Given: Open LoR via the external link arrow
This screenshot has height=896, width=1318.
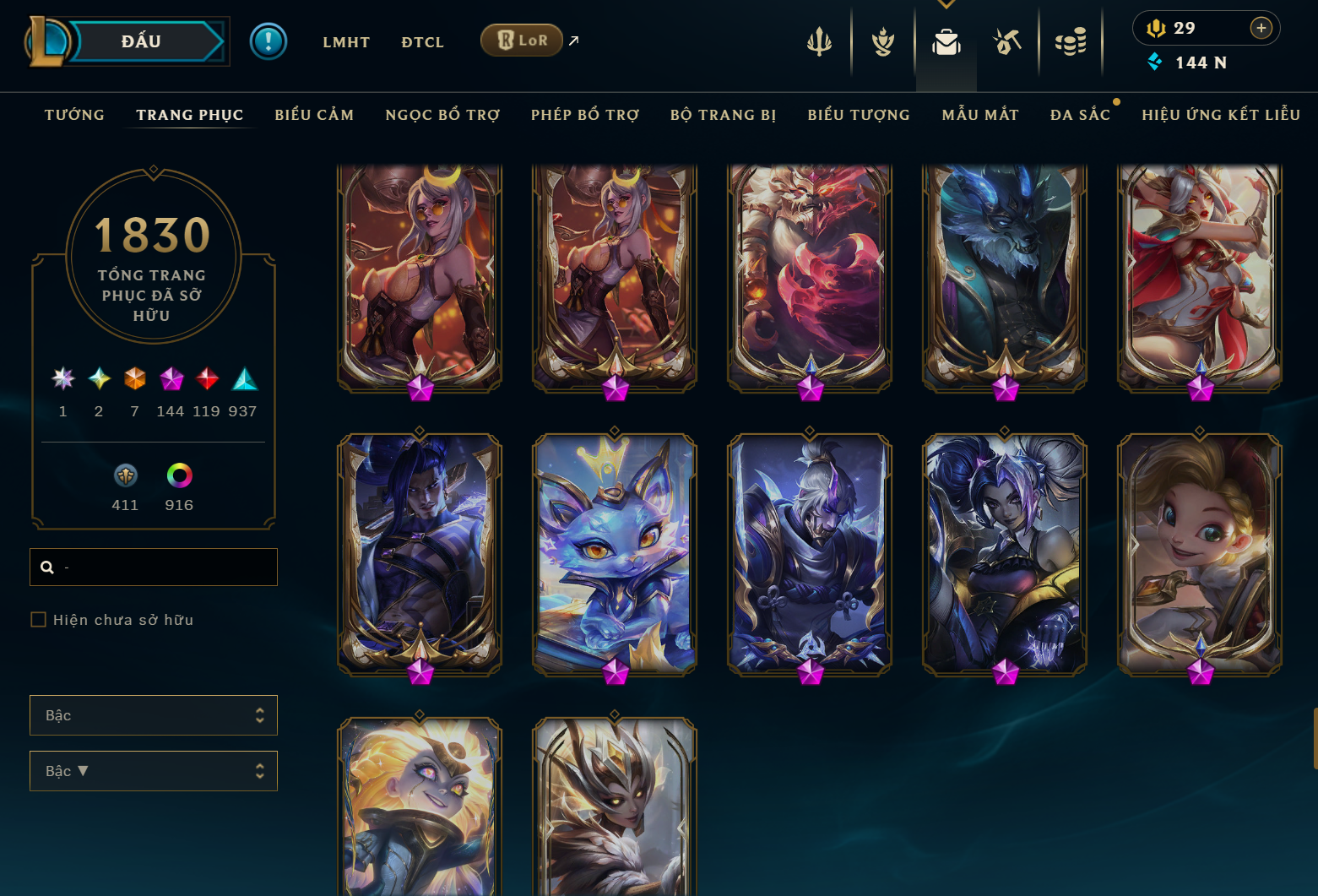Looking at the screenshot, I should click(x=573, y=39).
